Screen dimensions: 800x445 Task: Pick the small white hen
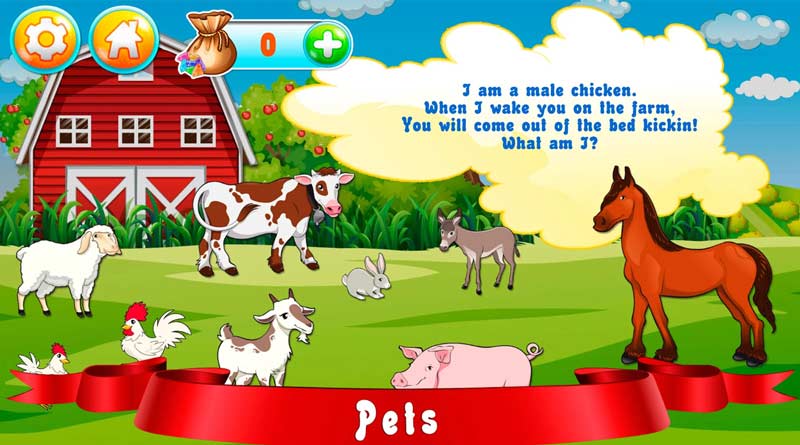[x=45, y=360]
